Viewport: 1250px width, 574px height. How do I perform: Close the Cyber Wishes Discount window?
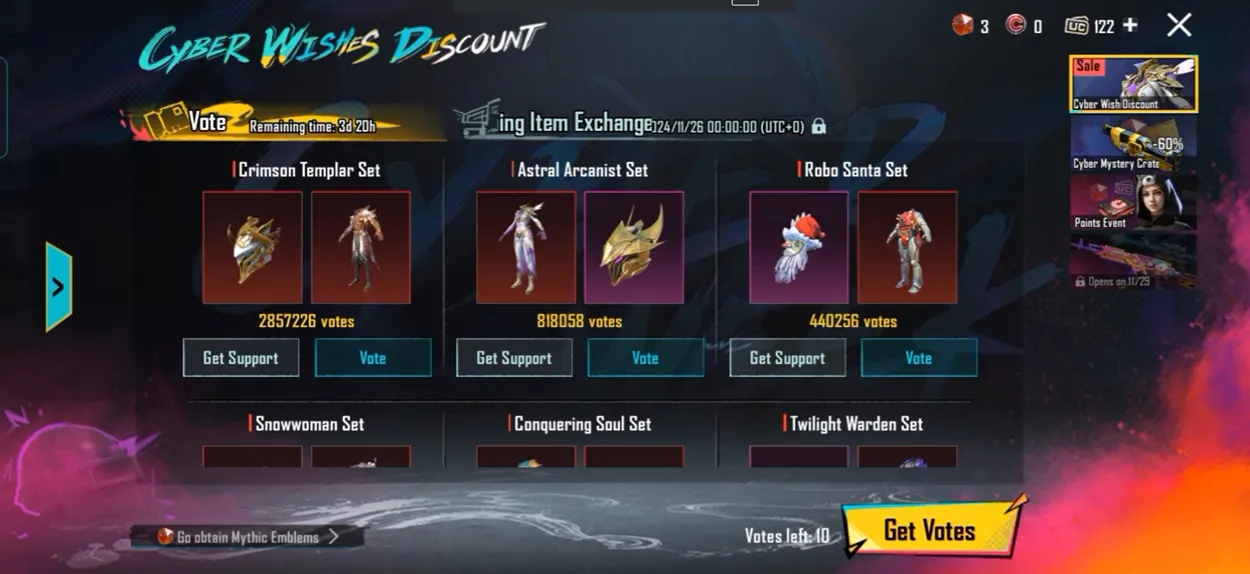pos(1179,25)
